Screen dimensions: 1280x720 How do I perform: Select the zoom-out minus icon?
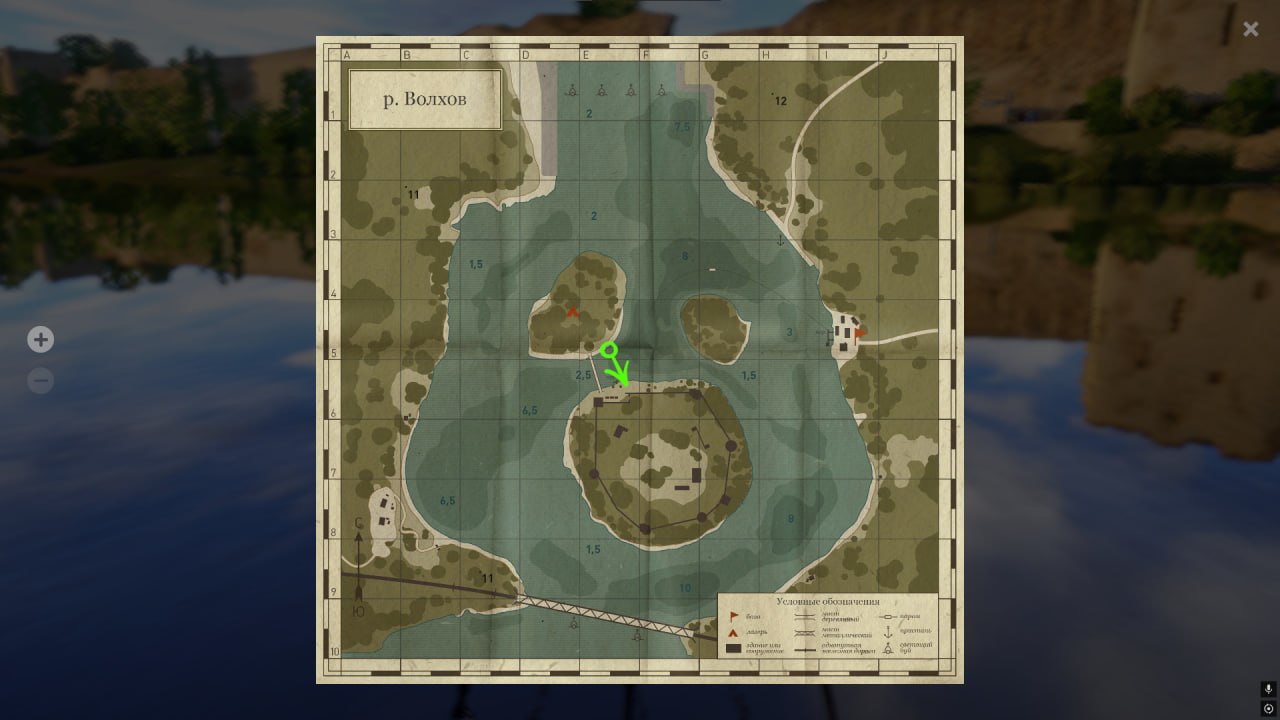[x=40, y=381]
